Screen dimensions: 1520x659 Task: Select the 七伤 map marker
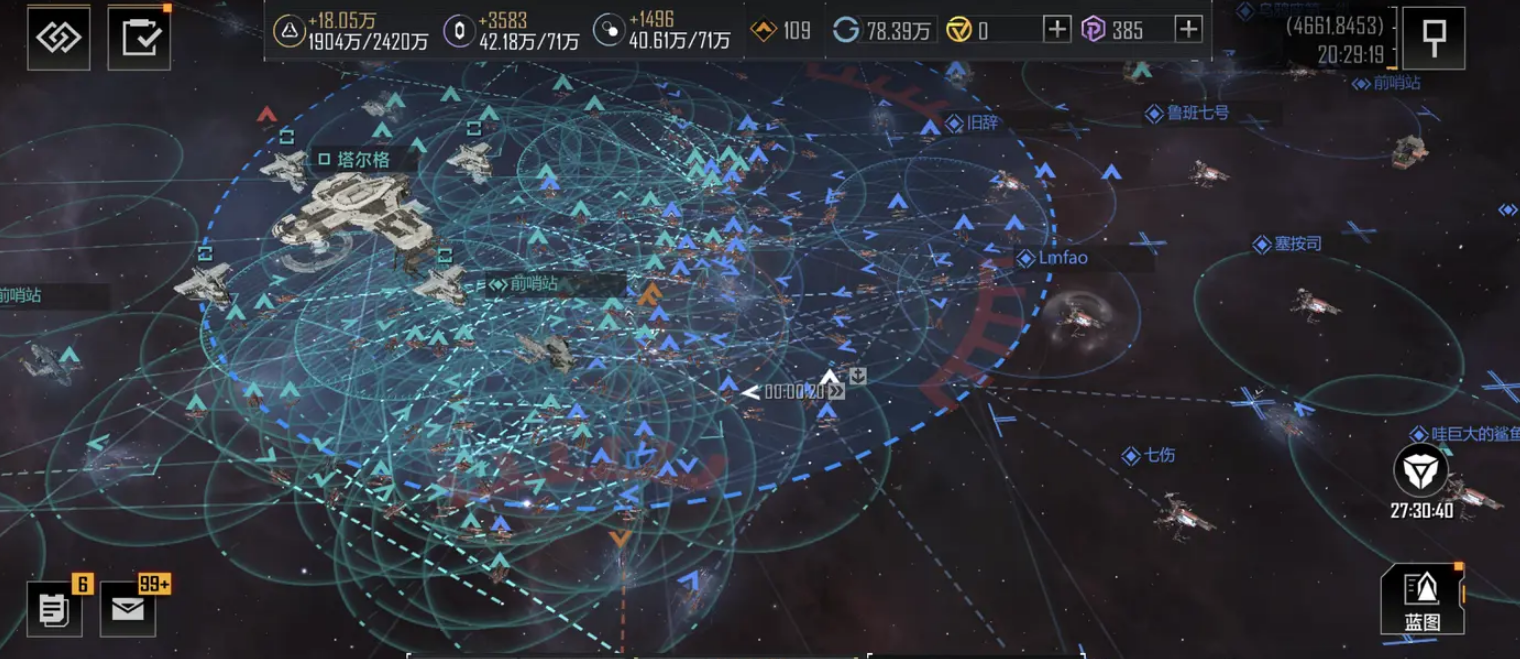click(1158, 455)
